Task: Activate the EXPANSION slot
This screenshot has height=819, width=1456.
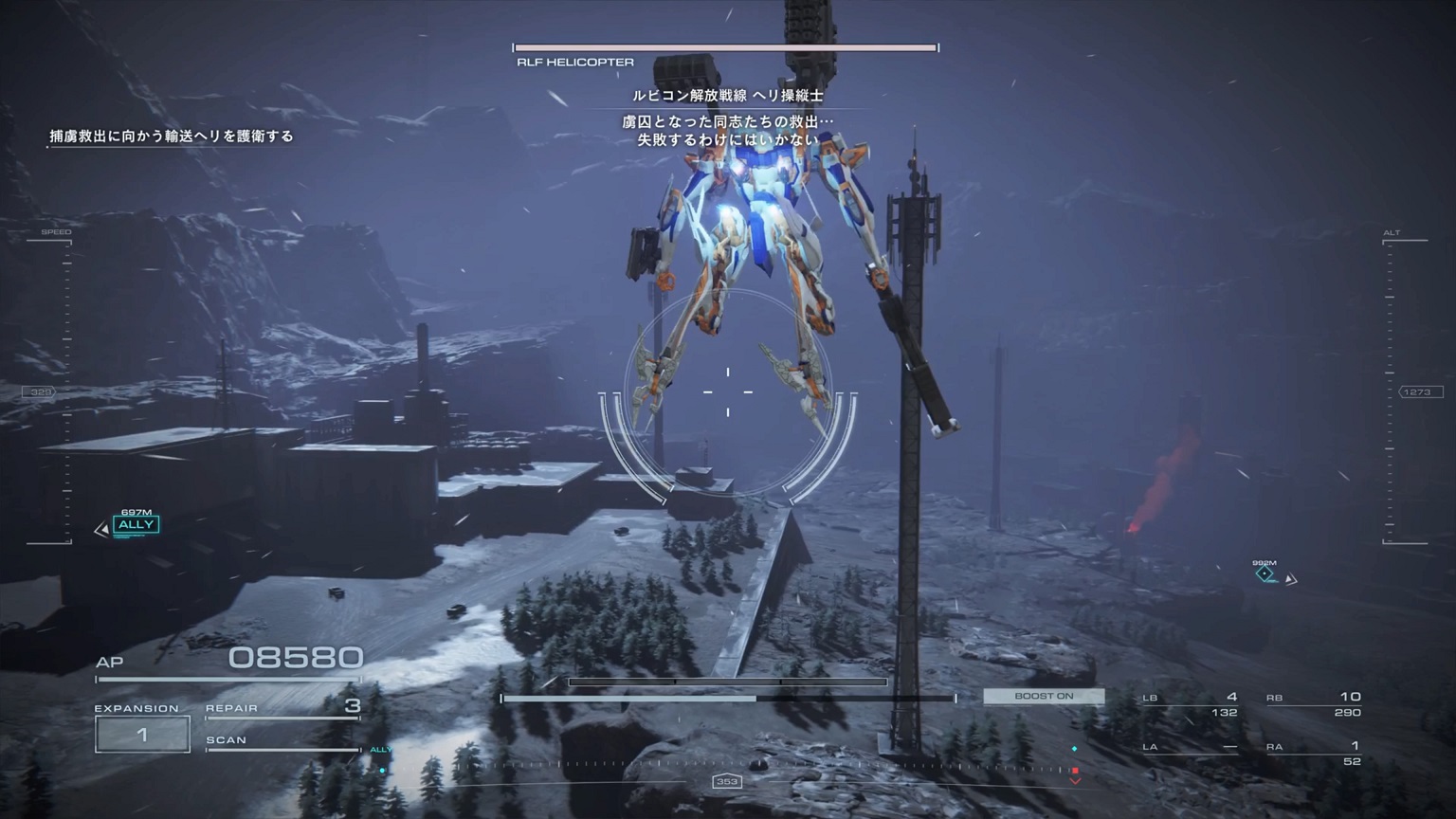Action: click(142, 734)
